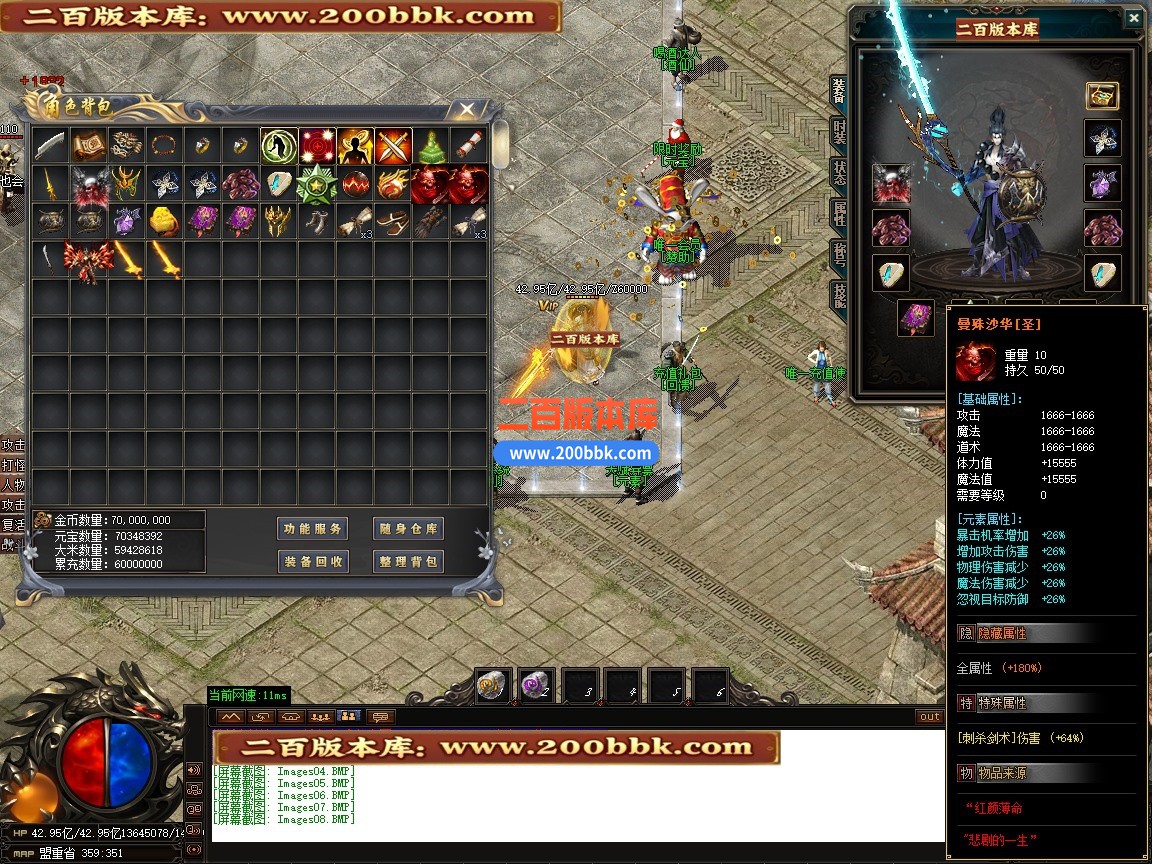This screenshot has width=1152, height=864.
Task: Select the crossed swords skill icon
Action: (x=394, y=146)
